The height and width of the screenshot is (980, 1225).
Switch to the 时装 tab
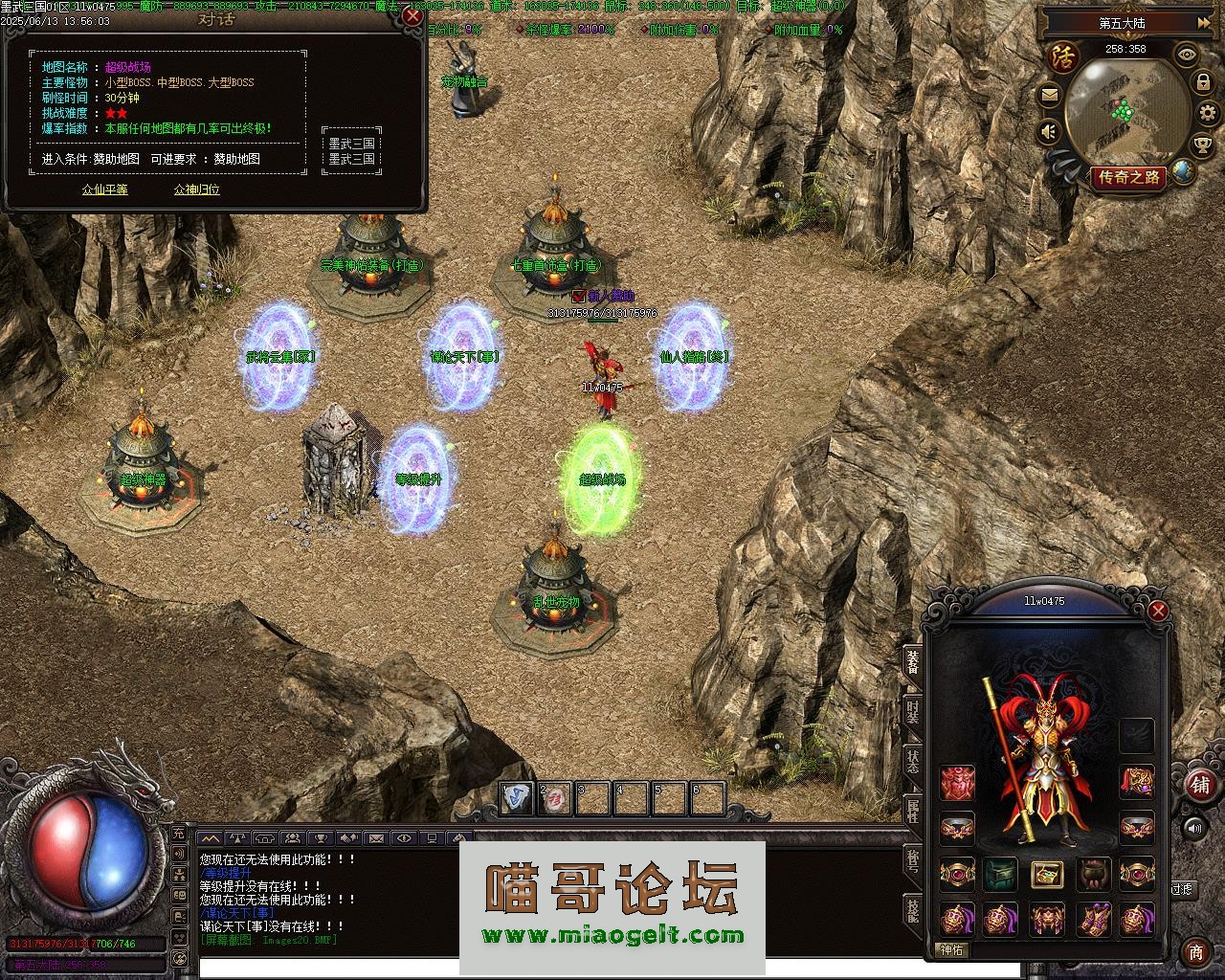(913, 711)
